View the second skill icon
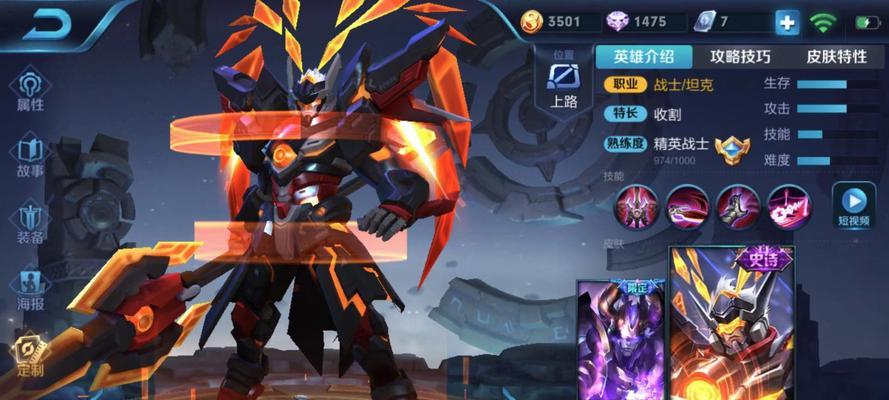This screenshot has height=400, width=889. click(686, 206)
